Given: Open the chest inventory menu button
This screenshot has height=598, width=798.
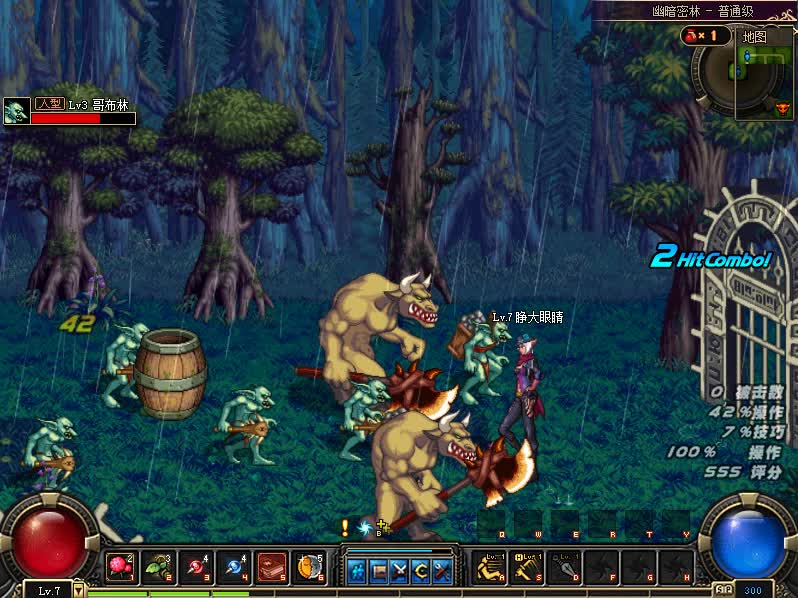Looking at the screenshot, I should [x=379, y=571].
